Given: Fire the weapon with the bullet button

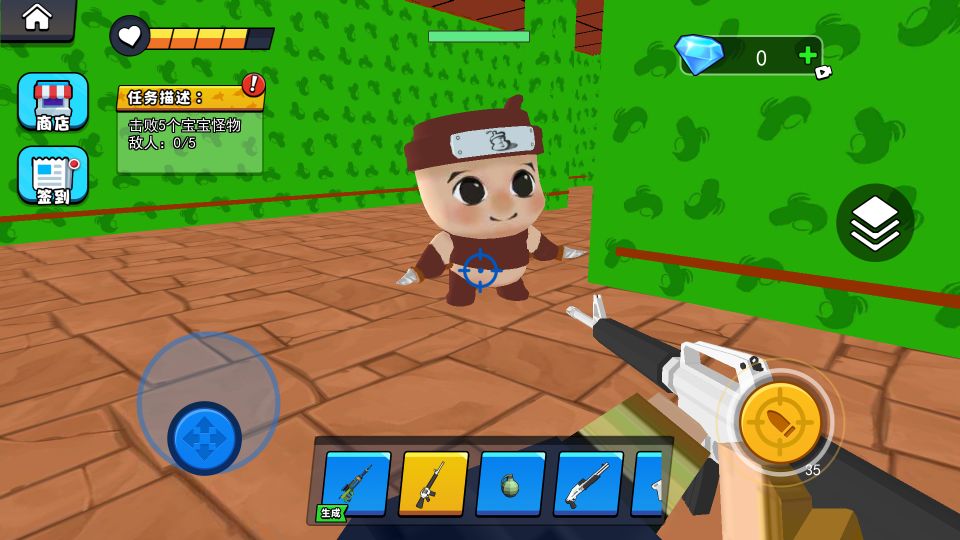Looking at the screenshot, I should point(780,423).
